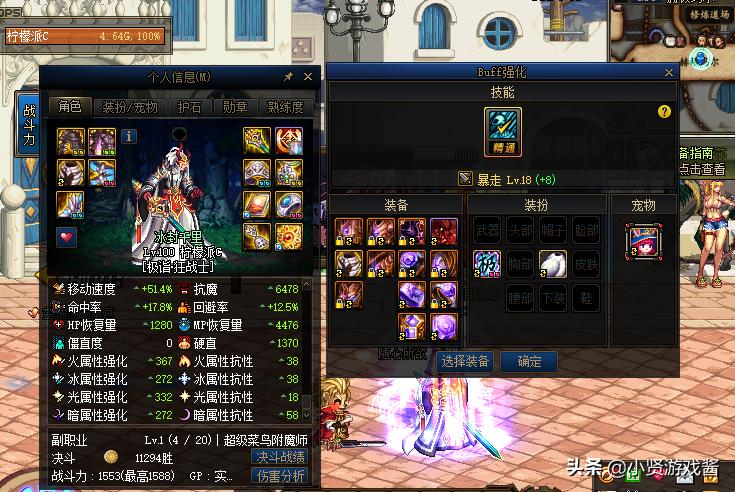735x492 pixels.
Task: Select the white avatar piece in 装扮
Action: click(x=553, y=264)
